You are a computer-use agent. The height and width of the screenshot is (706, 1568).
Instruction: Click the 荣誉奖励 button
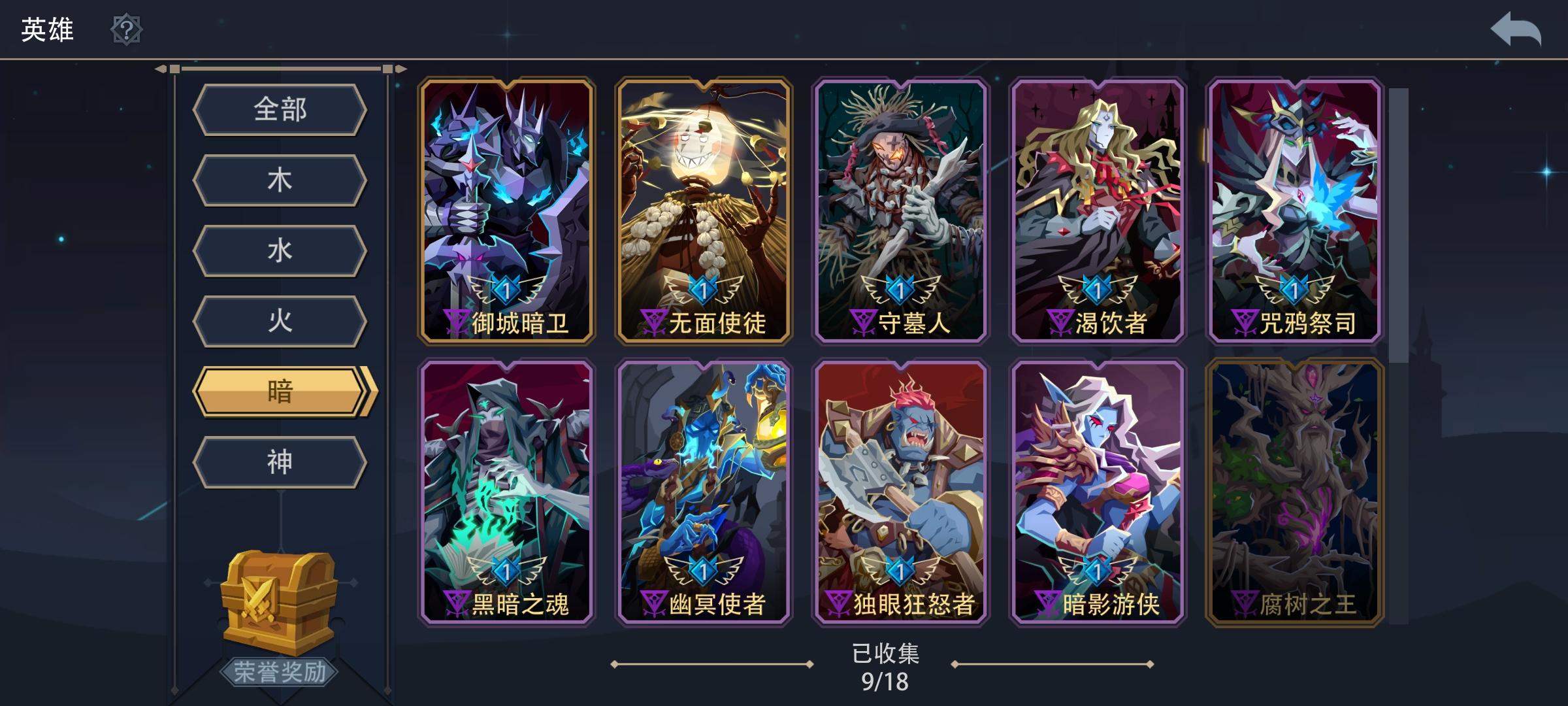(280, 671)
